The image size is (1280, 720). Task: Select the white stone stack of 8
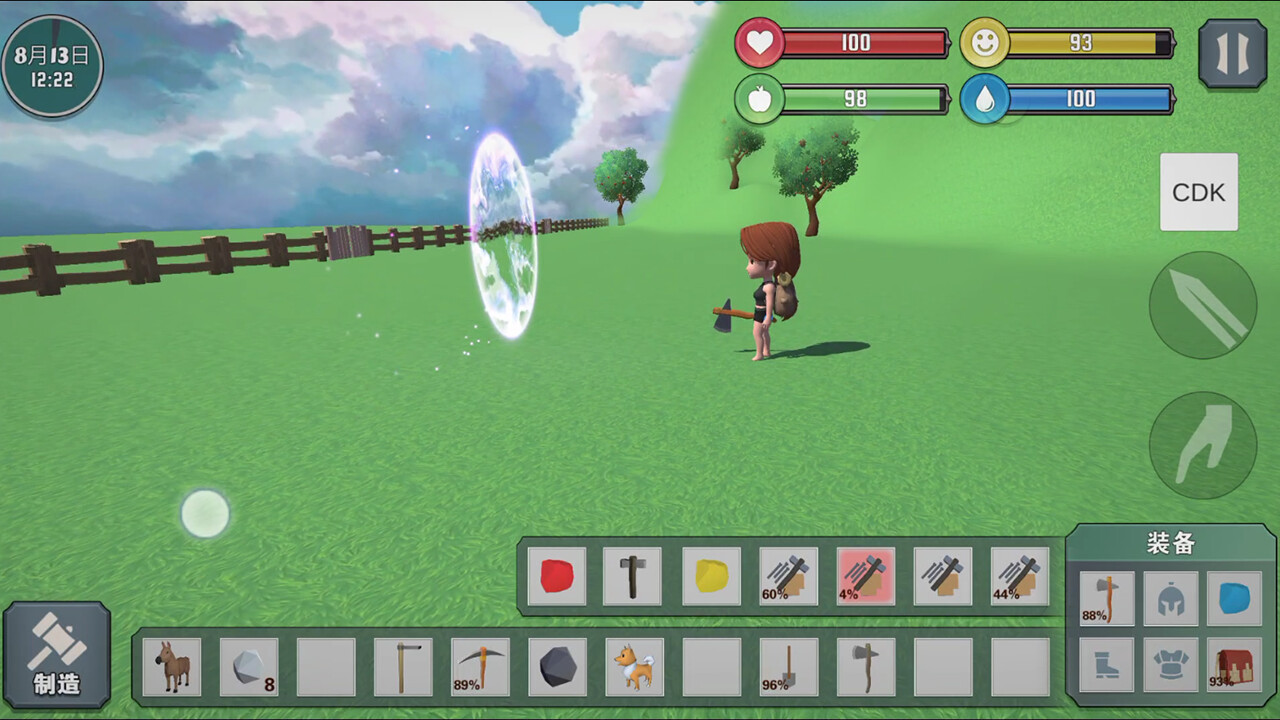click(x=249, y=667)
